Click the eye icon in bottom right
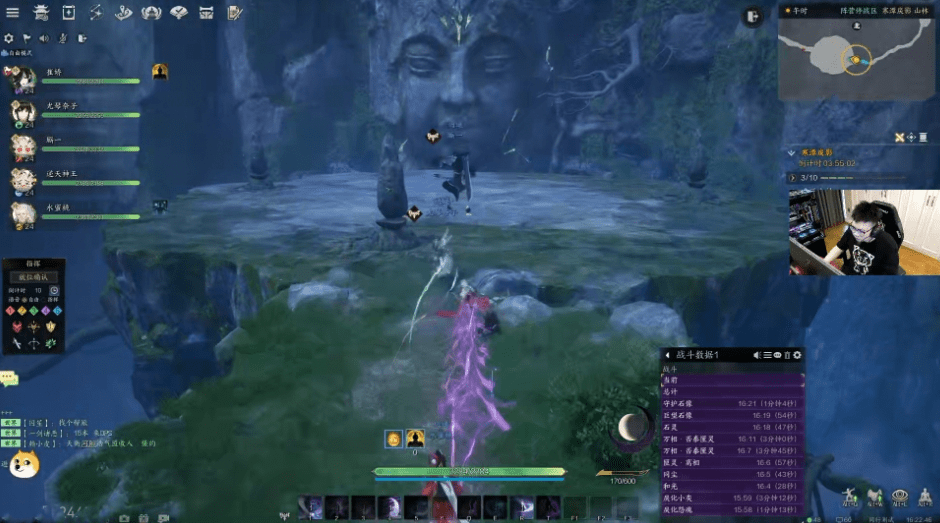This screenshot has width=940, height=523. [x=898, y=497]
